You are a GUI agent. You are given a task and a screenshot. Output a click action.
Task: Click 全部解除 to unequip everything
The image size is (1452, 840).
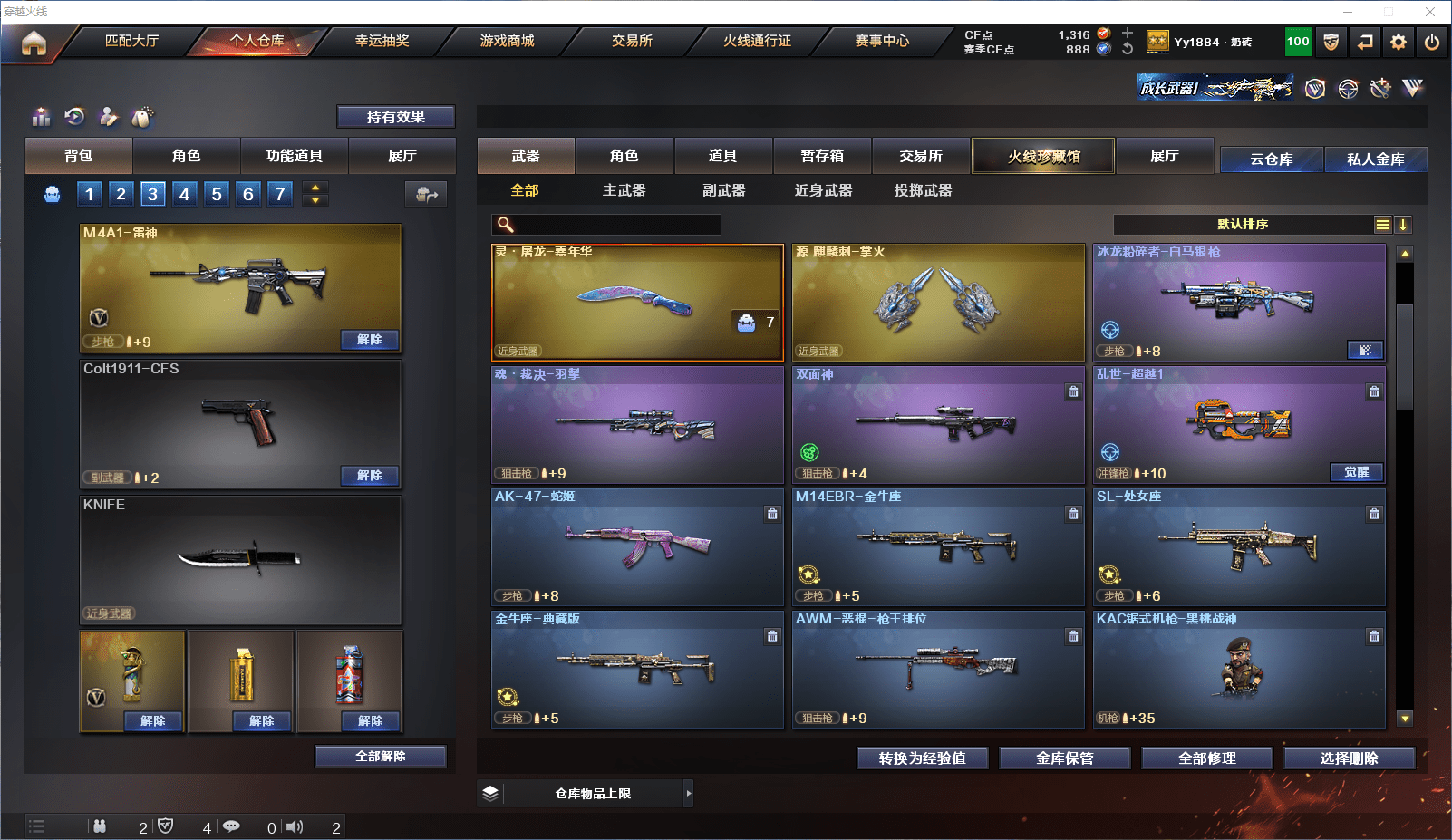[x=381, y=757]
